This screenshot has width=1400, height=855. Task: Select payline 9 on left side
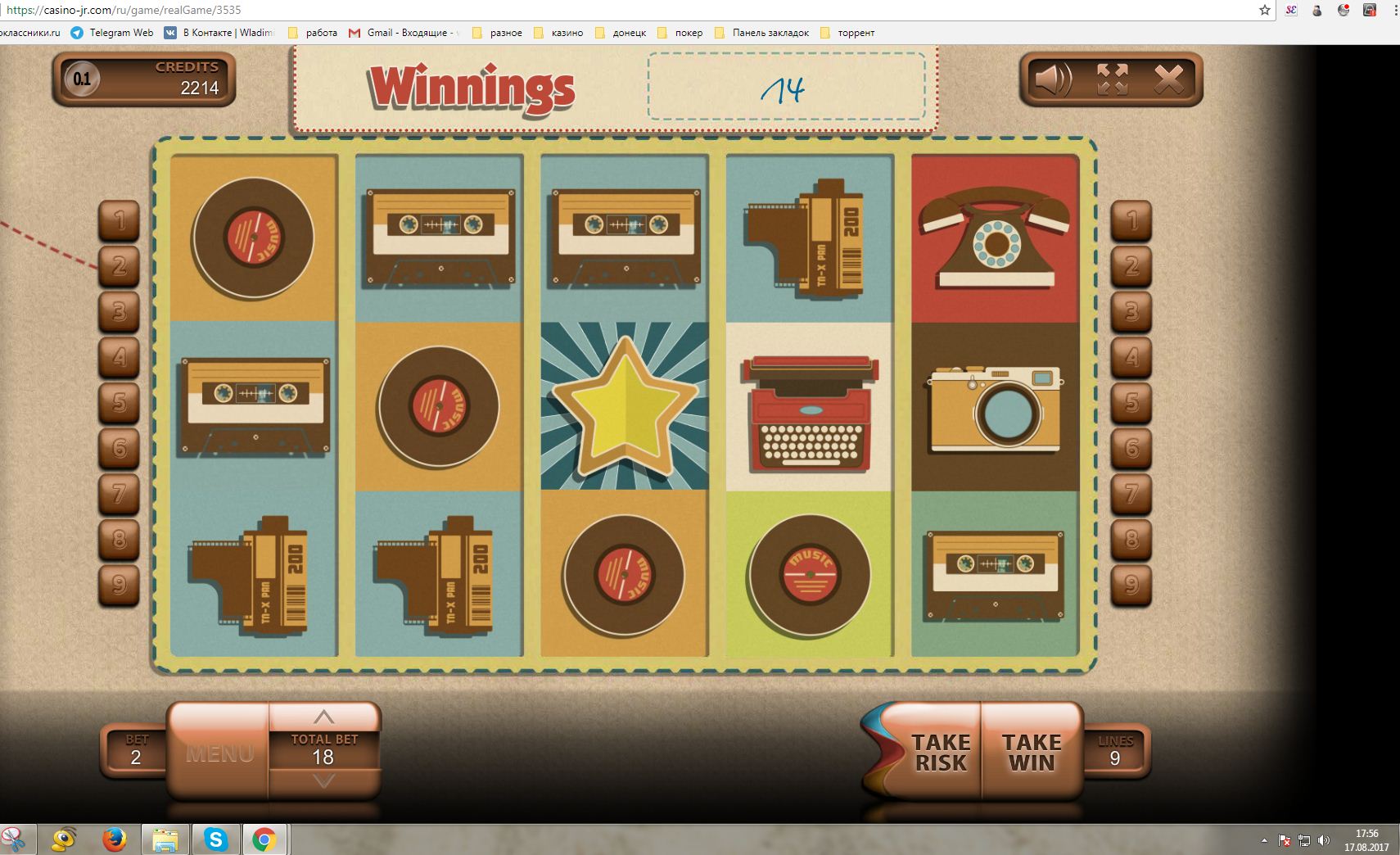120,585
